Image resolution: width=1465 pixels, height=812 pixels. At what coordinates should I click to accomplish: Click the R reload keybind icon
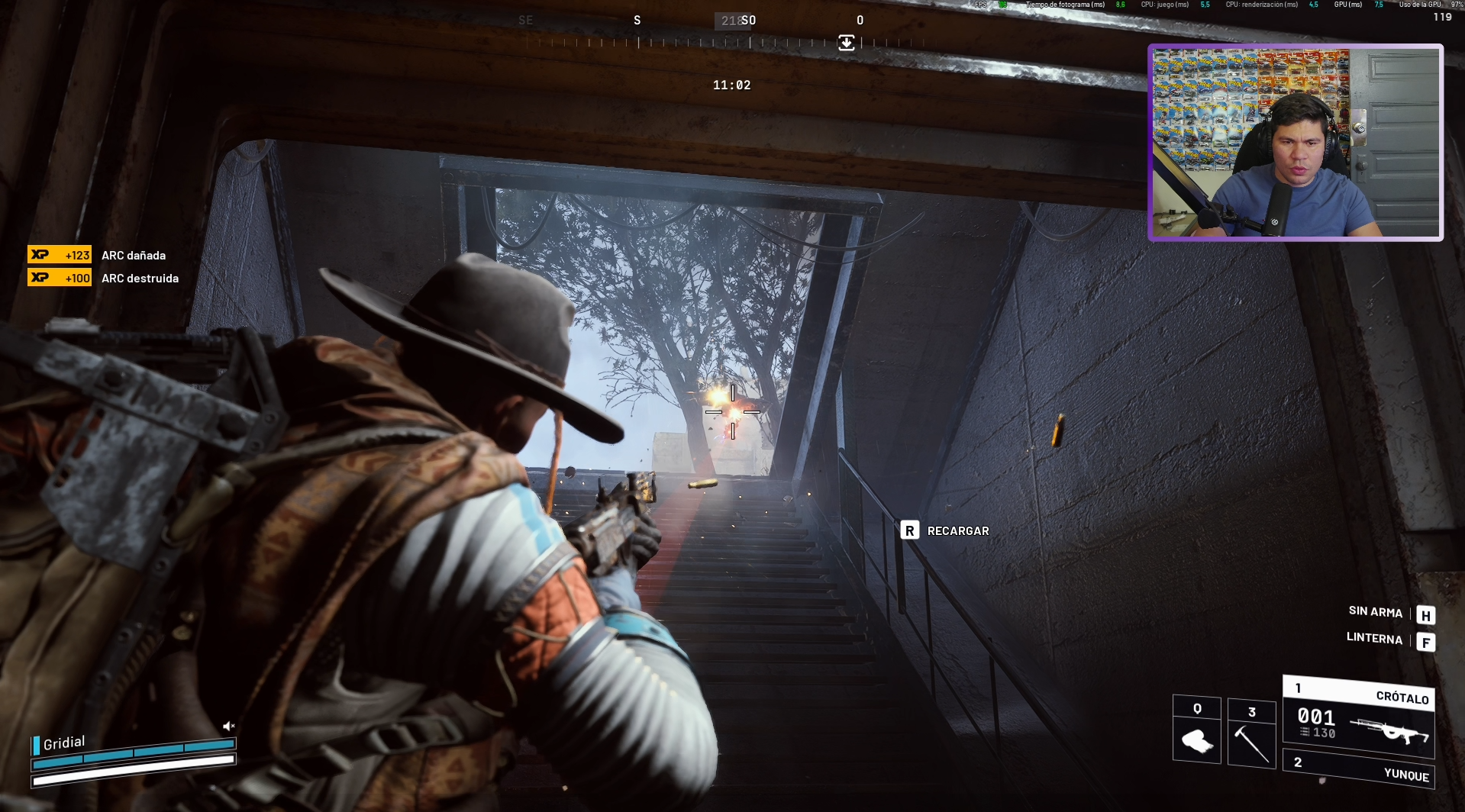pyautogui.click(x=910, y=530)
